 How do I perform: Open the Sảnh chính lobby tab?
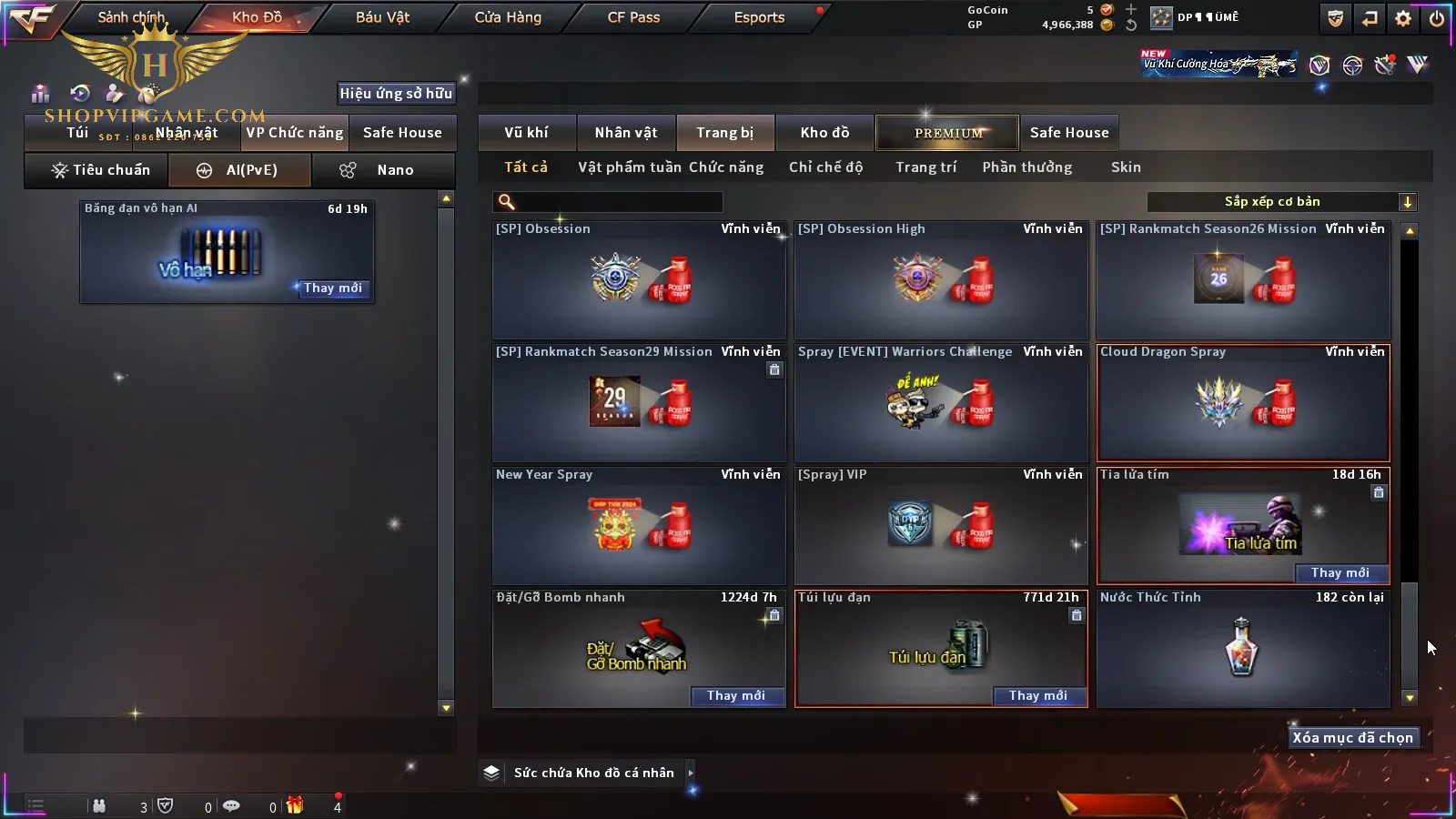click(131, 17)
